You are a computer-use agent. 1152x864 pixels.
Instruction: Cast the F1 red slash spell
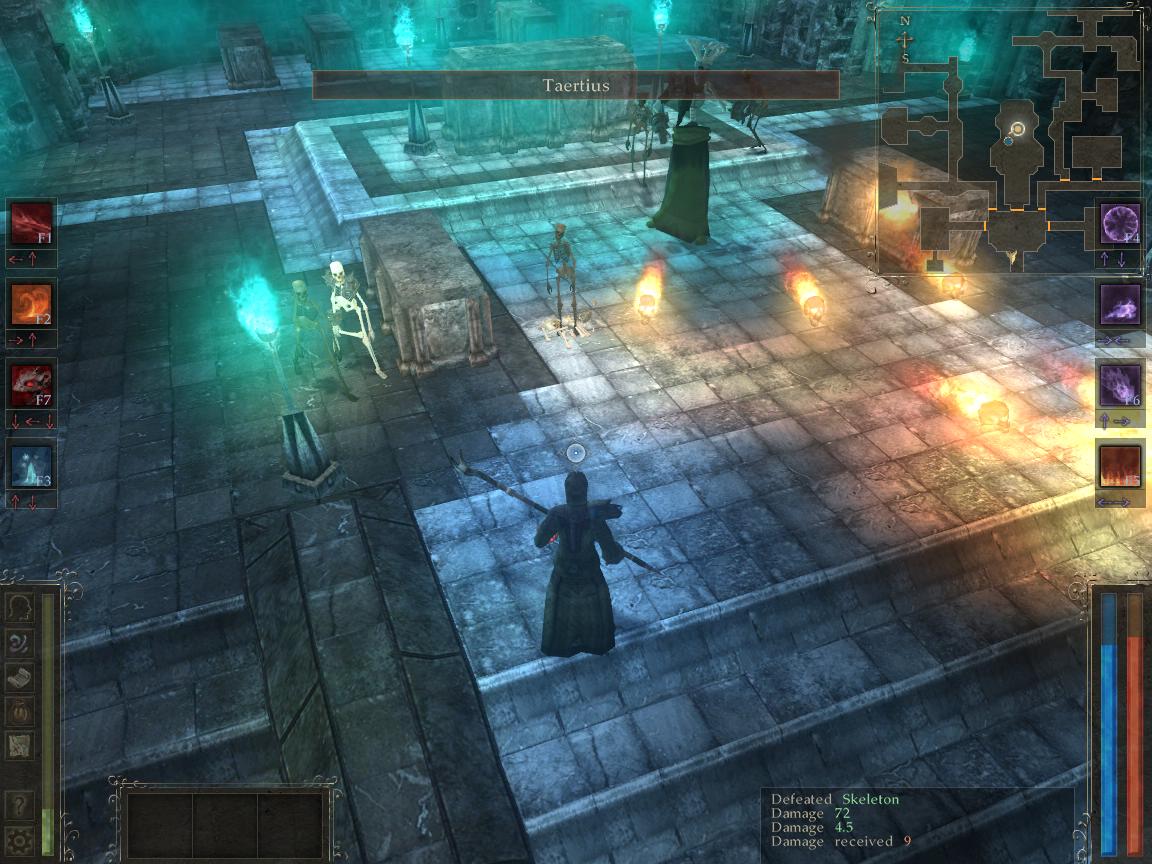[31, 223]
